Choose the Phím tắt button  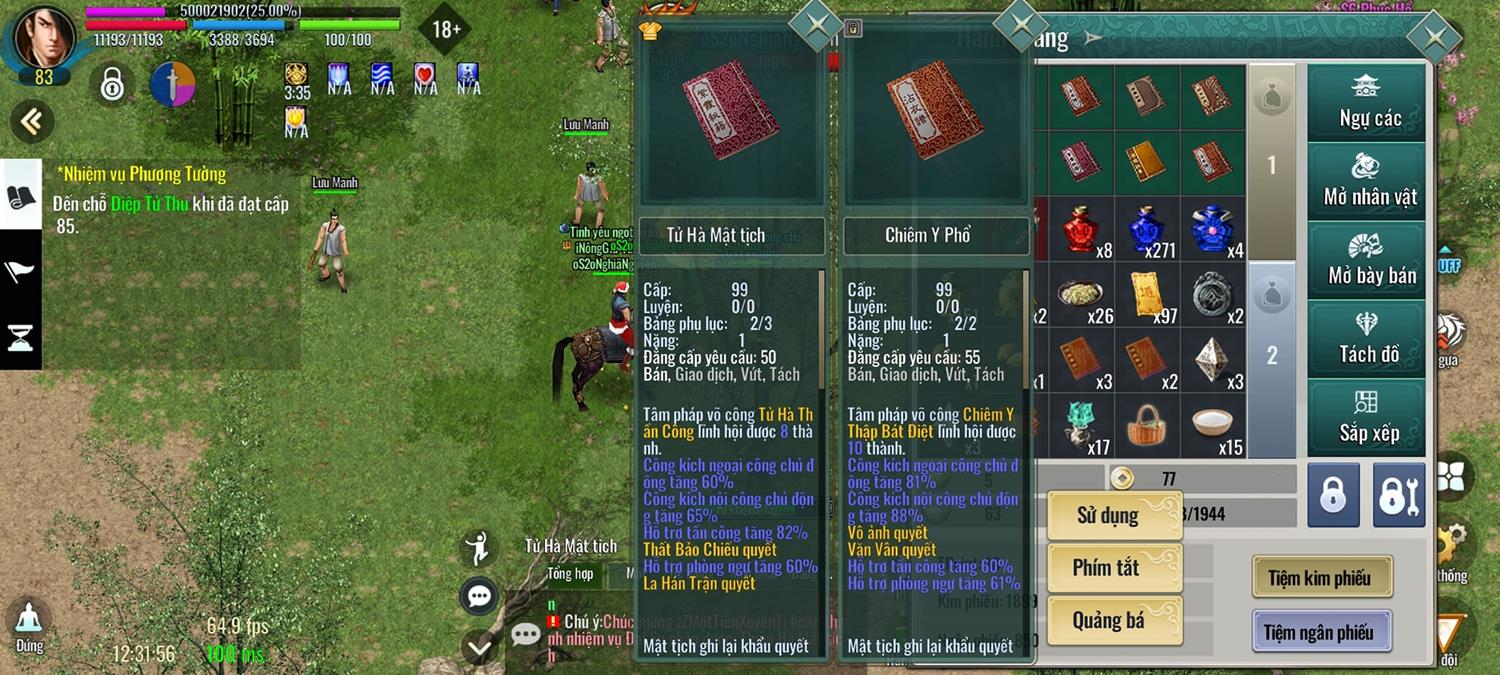[1114, 568]
